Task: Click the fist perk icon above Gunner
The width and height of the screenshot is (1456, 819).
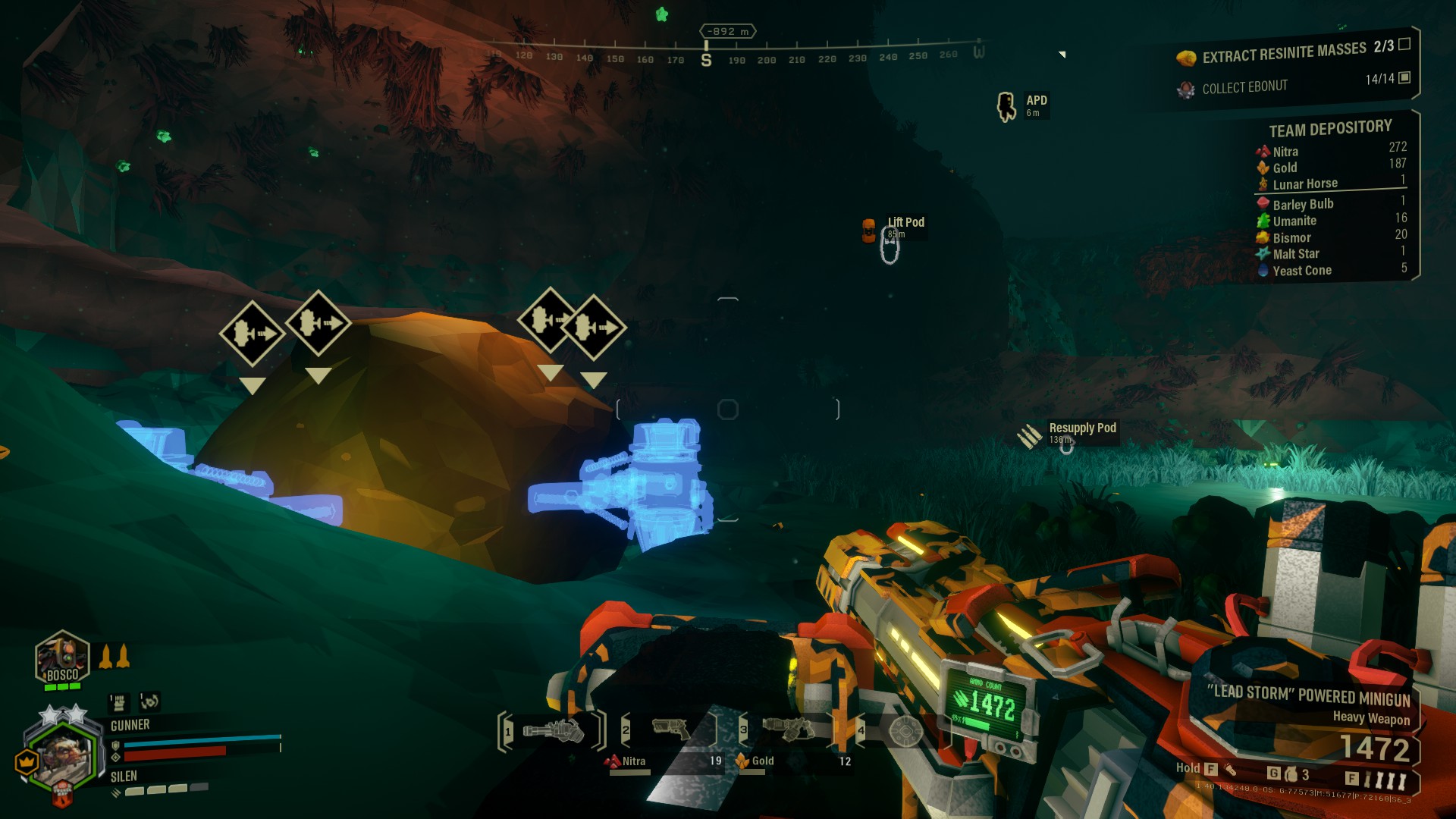Action: point(118,702)
